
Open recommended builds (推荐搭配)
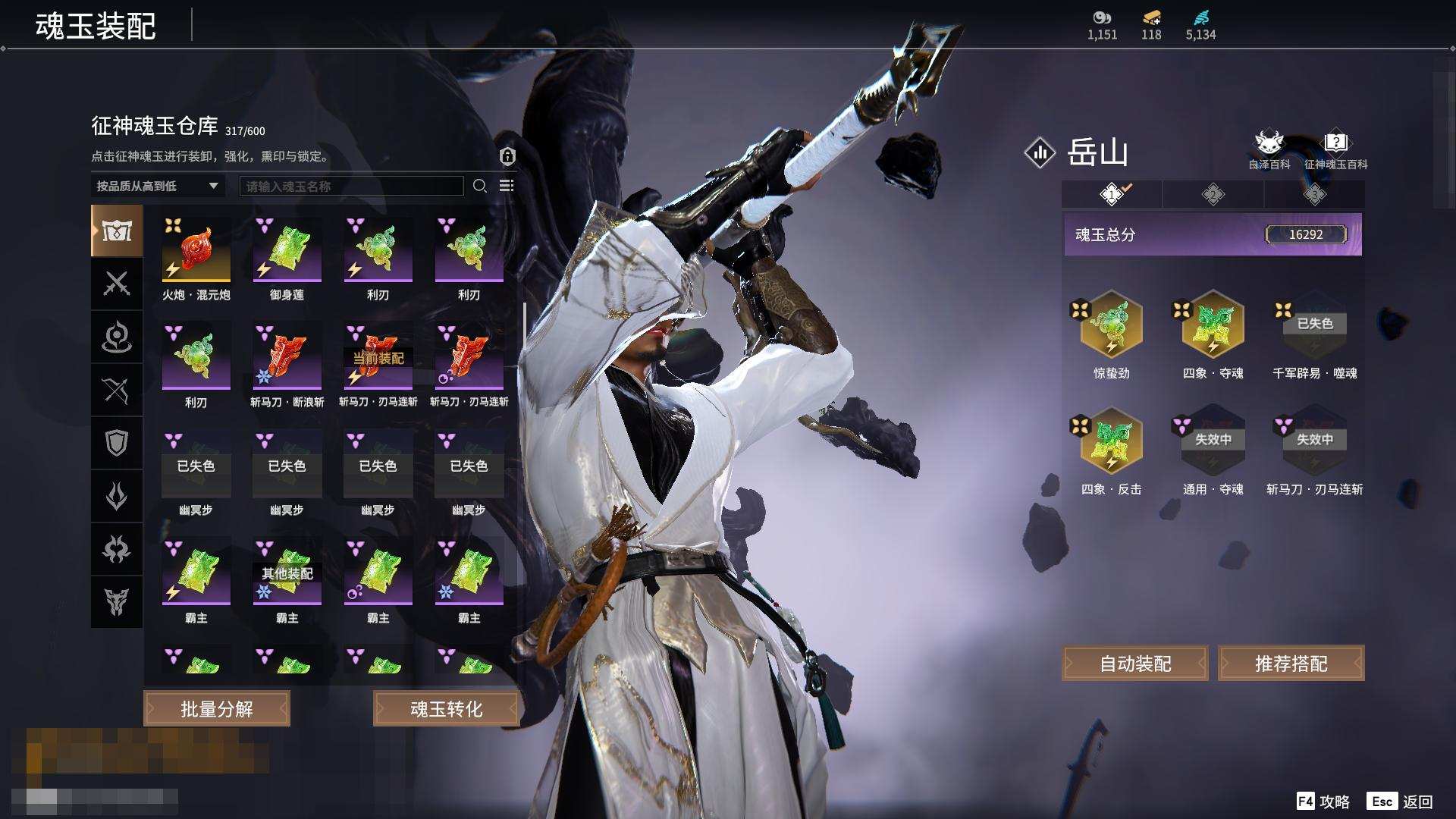click(1291, 664)
